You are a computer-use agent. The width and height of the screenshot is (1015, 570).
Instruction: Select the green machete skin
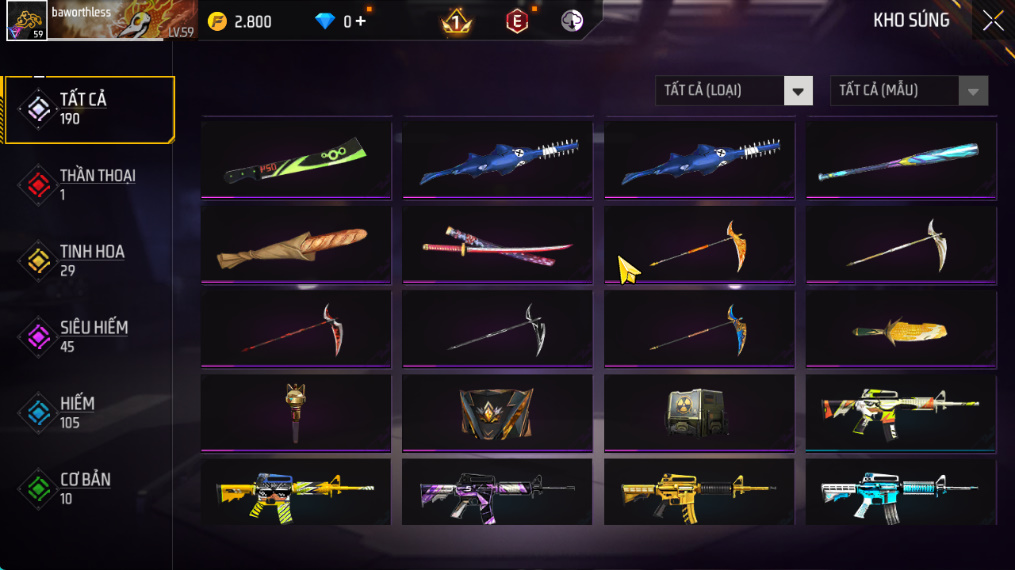point(297,160)
